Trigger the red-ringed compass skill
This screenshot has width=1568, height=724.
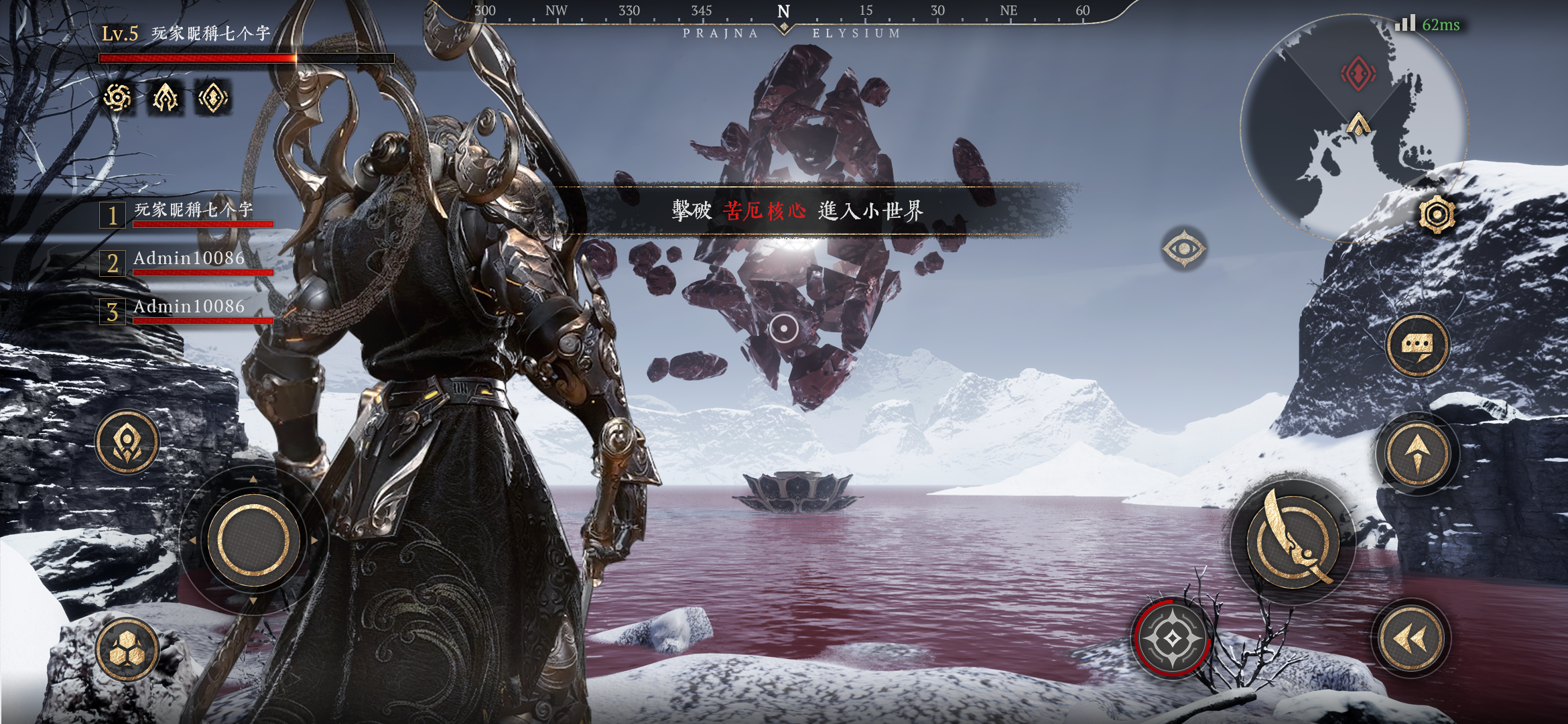[1172, 638]
